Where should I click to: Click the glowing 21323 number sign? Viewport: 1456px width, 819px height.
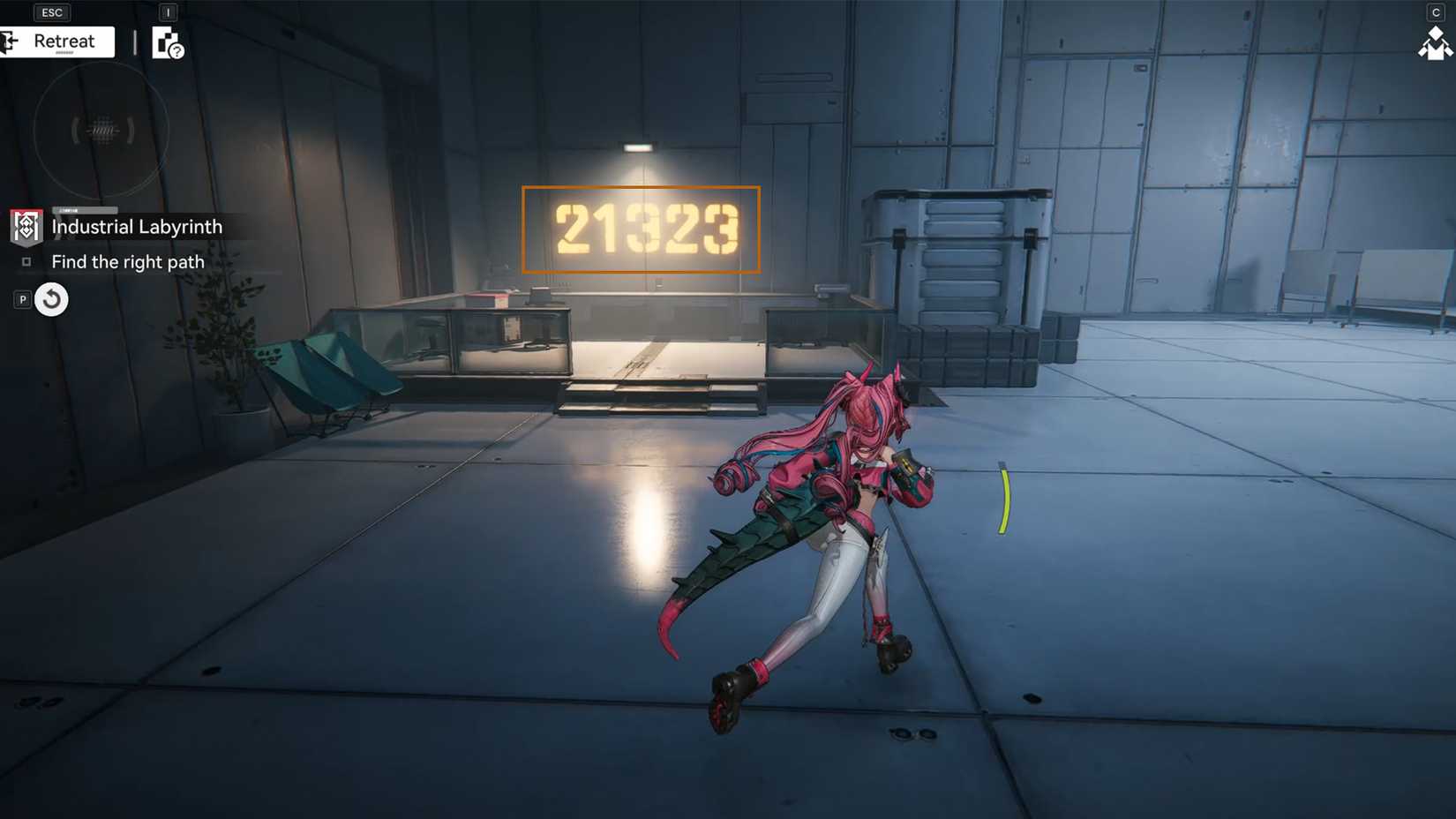pos(642,229)
